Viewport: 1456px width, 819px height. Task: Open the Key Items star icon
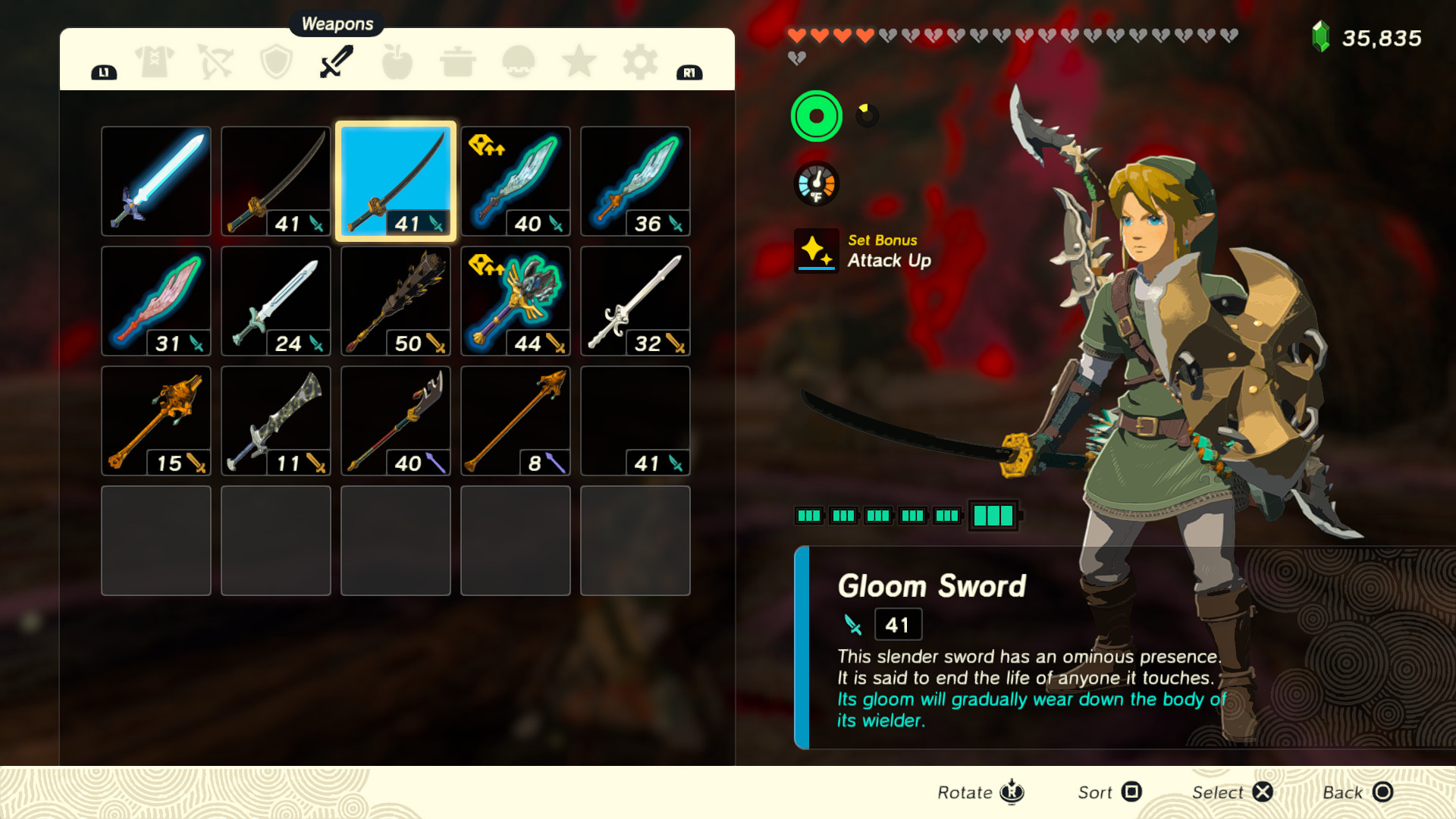[579, 62]
